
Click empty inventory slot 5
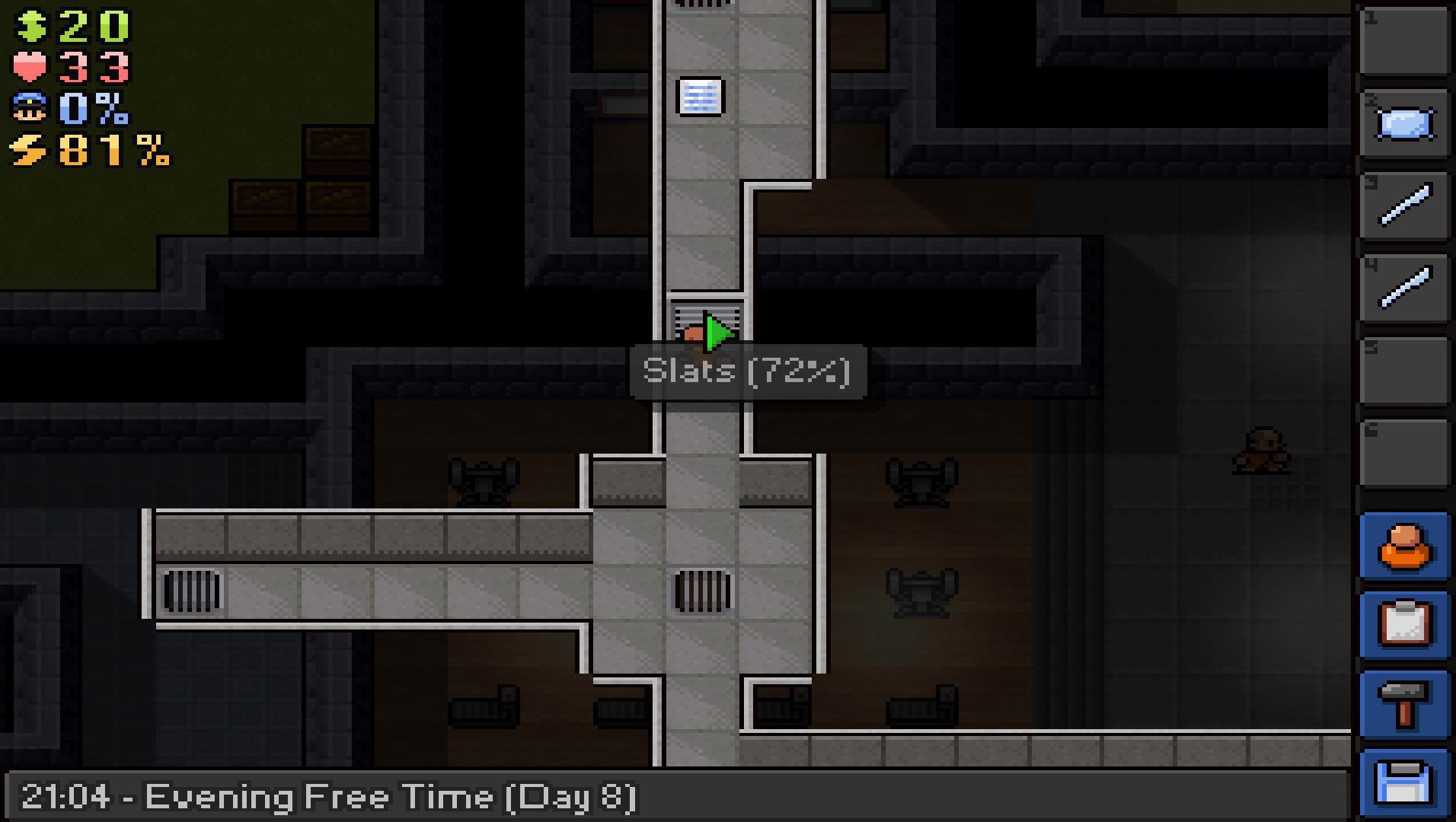pyautogui.click(x=1405, y=371)
